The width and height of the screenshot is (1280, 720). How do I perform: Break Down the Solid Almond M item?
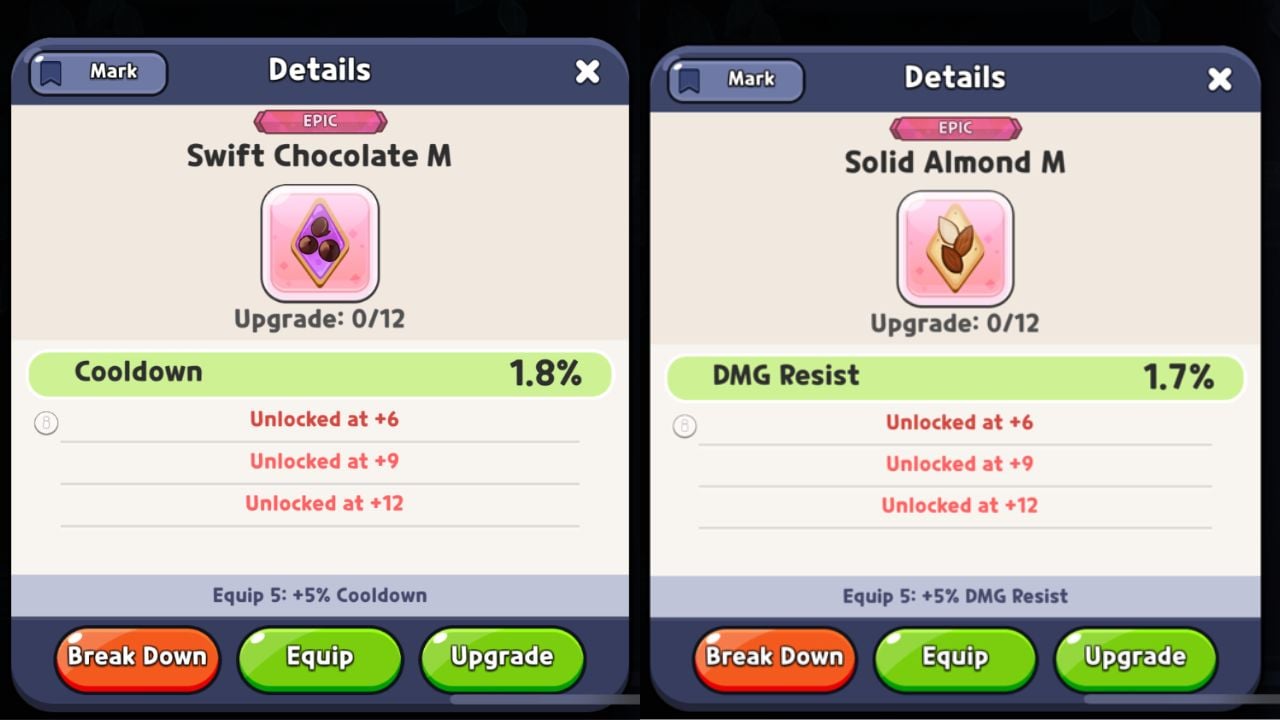click(x=773, y=658)
